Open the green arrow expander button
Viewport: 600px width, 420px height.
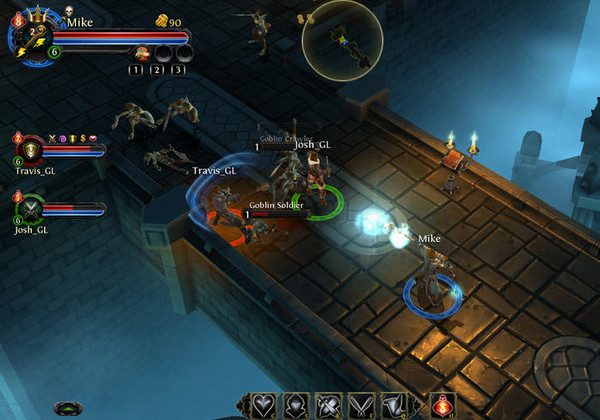coord(69,408)
